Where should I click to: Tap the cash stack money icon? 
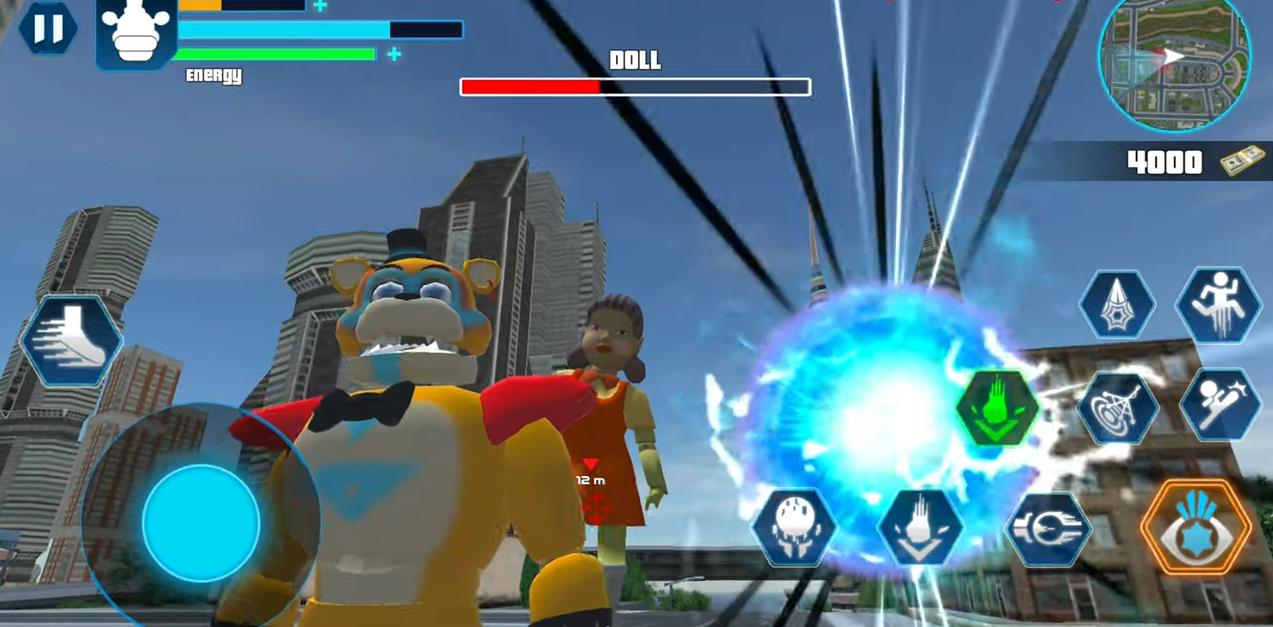[1243, 162]
